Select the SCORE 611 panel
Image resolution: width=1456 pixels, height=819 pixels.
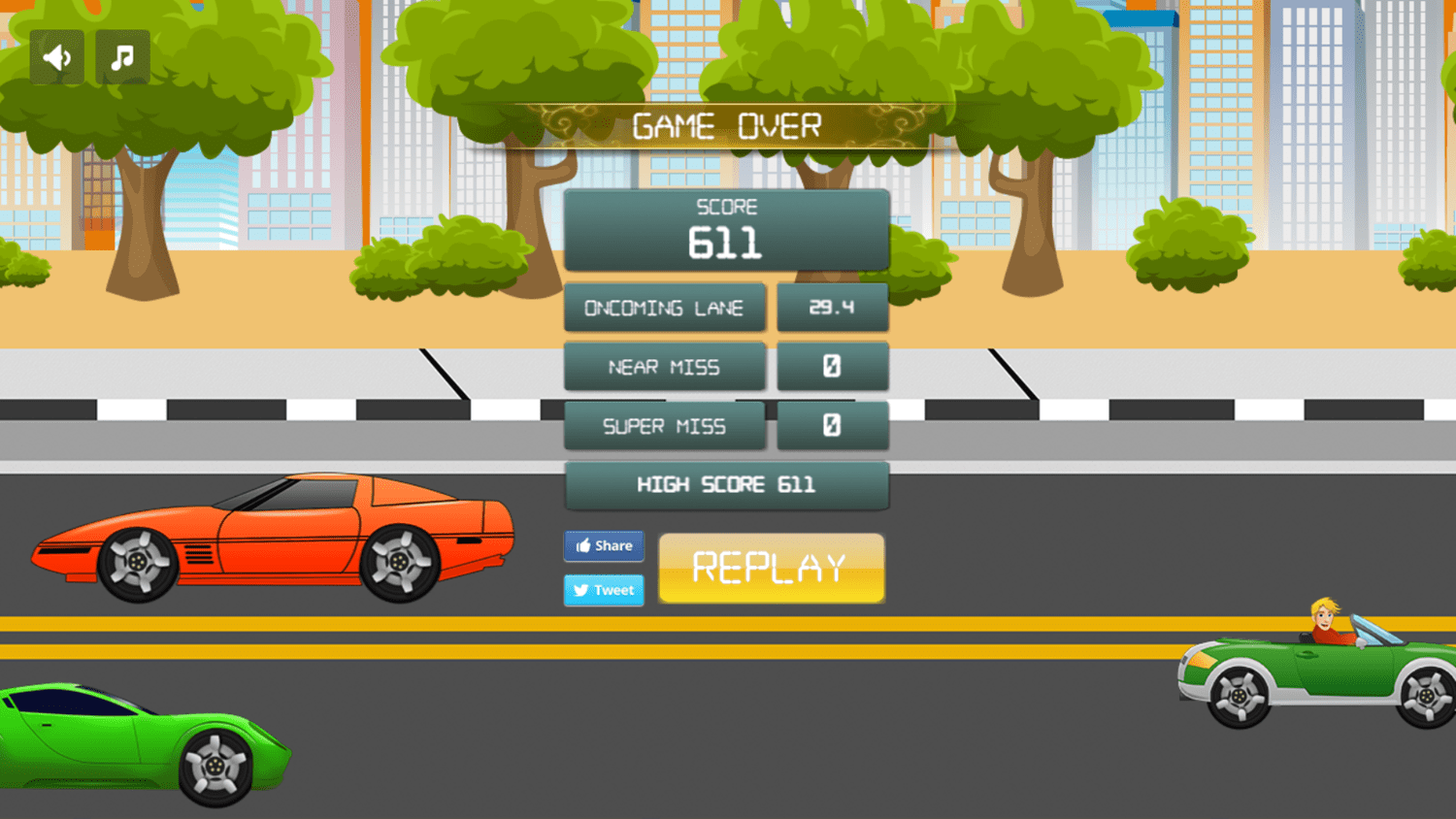tap(726, 230)
